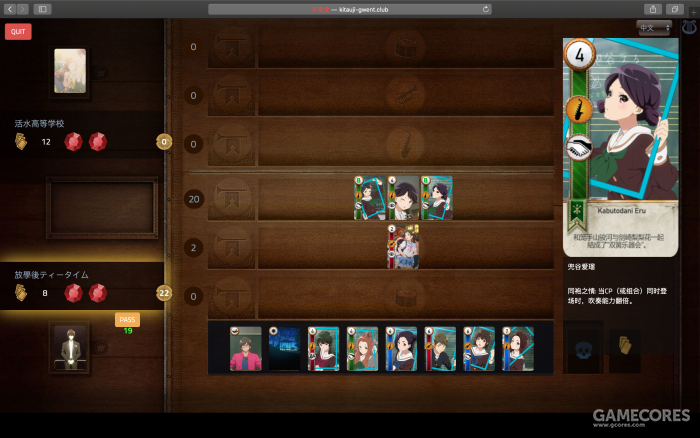
Task: Select the pink-jacket man card in hand
Action: [245, 348]
